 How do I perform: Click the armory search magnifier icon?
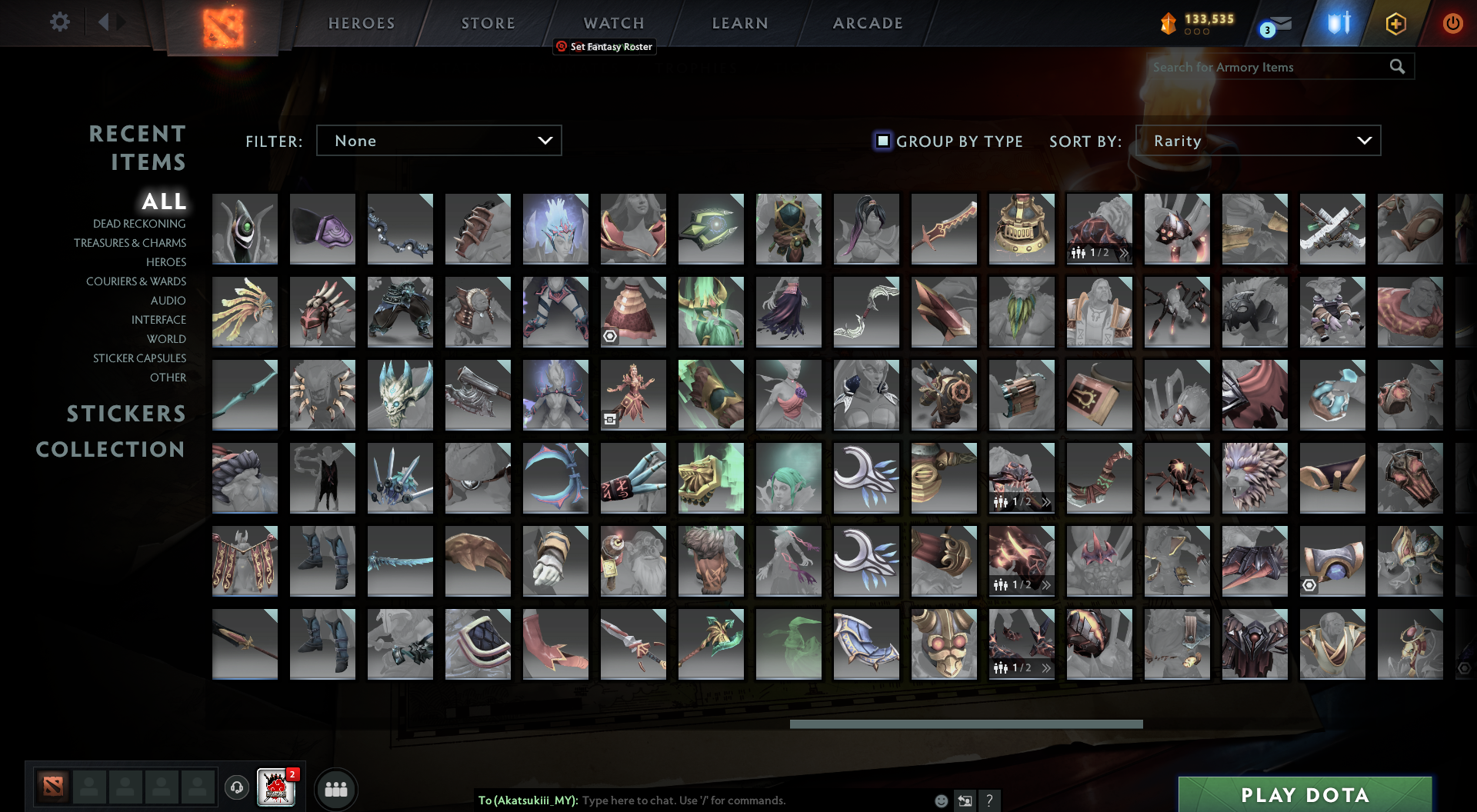tap(1397, 68)
